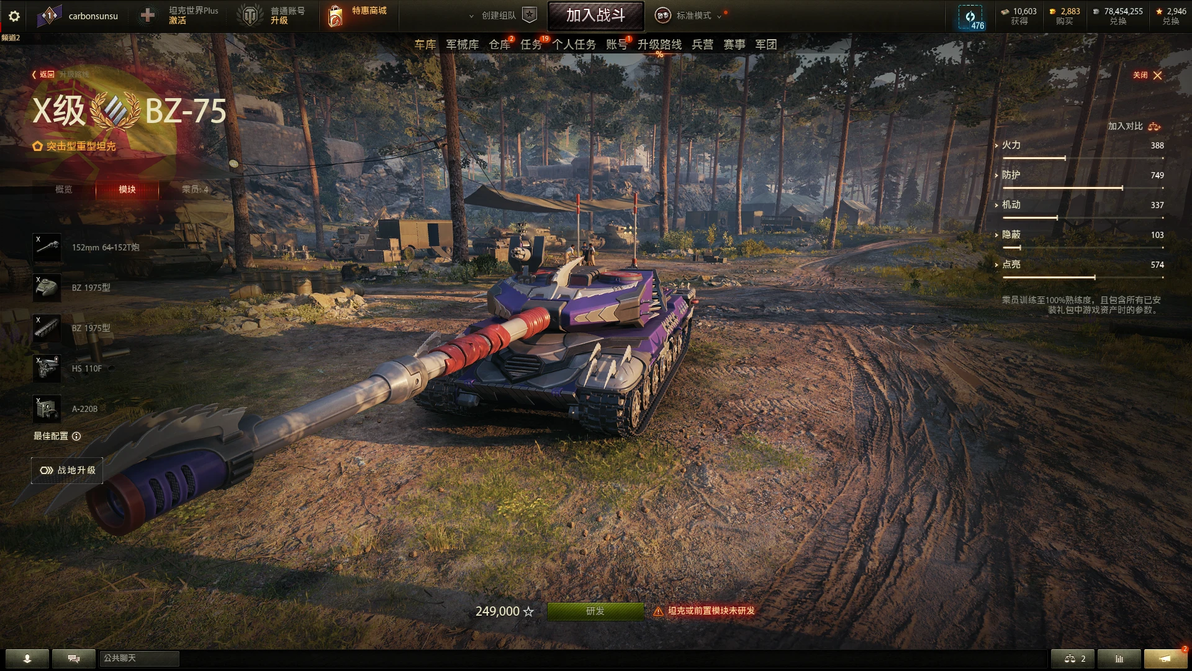This screenshot has width=1192, height=671.
Task: Visit the 特惠商城 shop
Action: click(357, 15)
